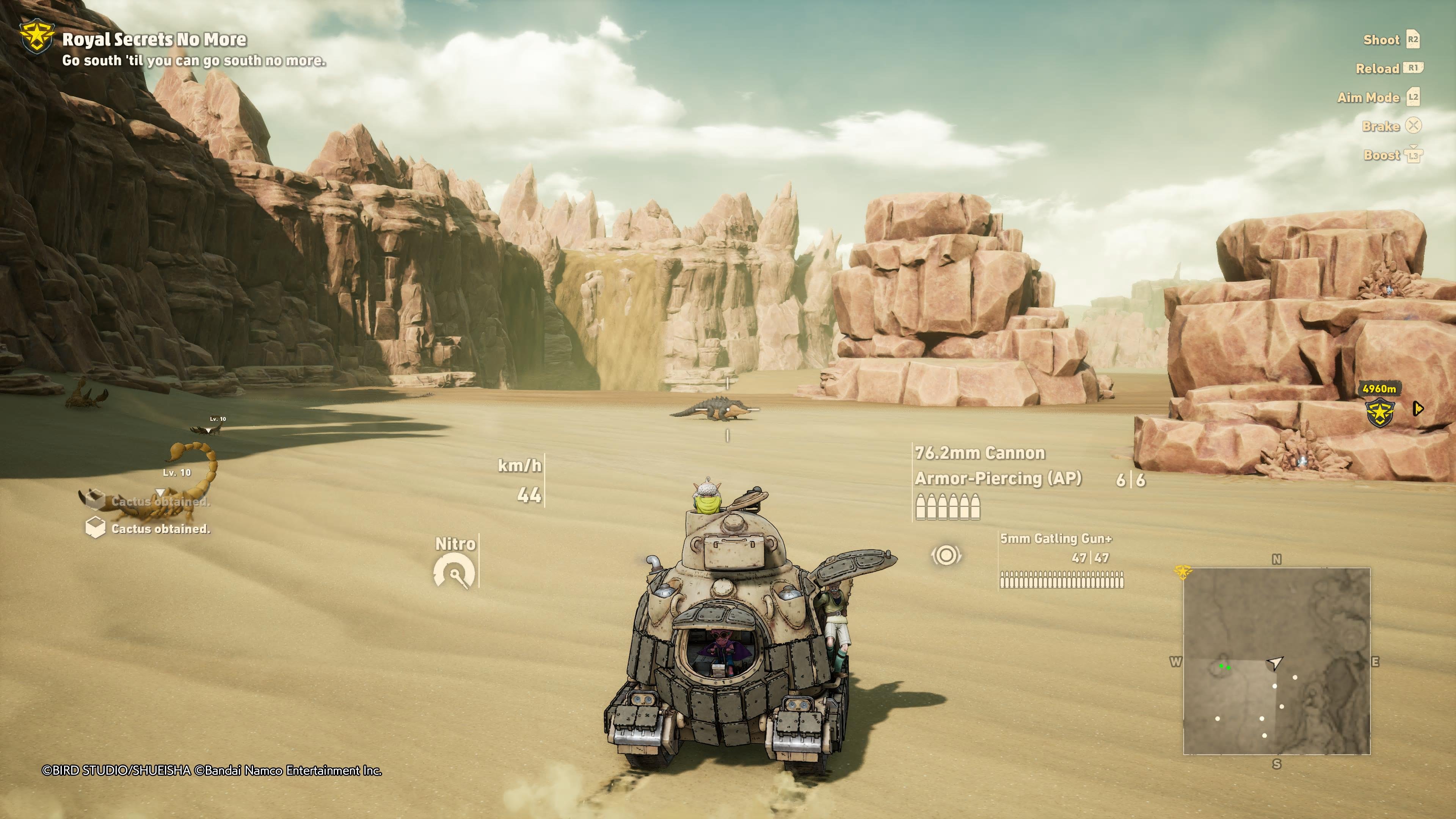
Task: Click the quest star marker above minimap
Action: (x=1183, y=571)
